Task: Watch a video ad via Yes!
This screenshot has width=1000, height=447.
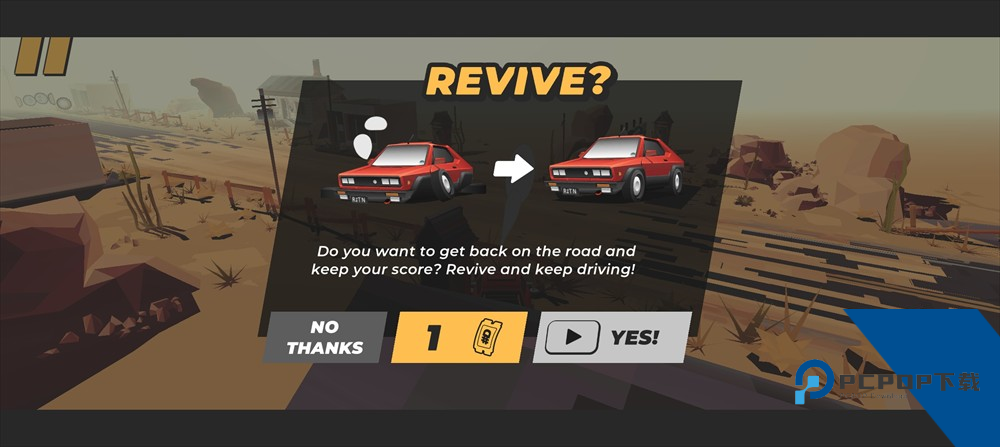Action: coord(612,337)
